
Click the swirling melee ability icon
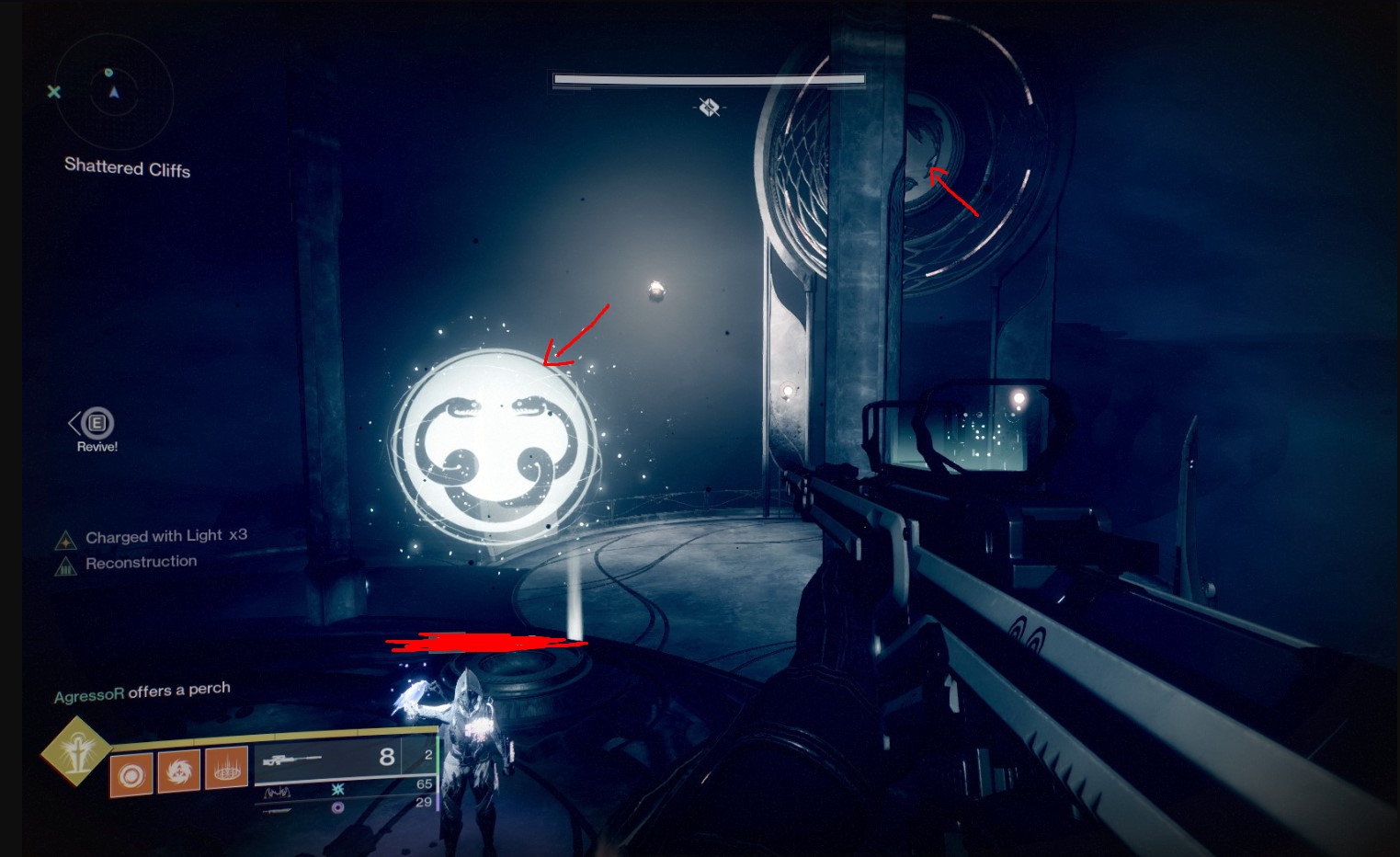click(x=178, y=771)
